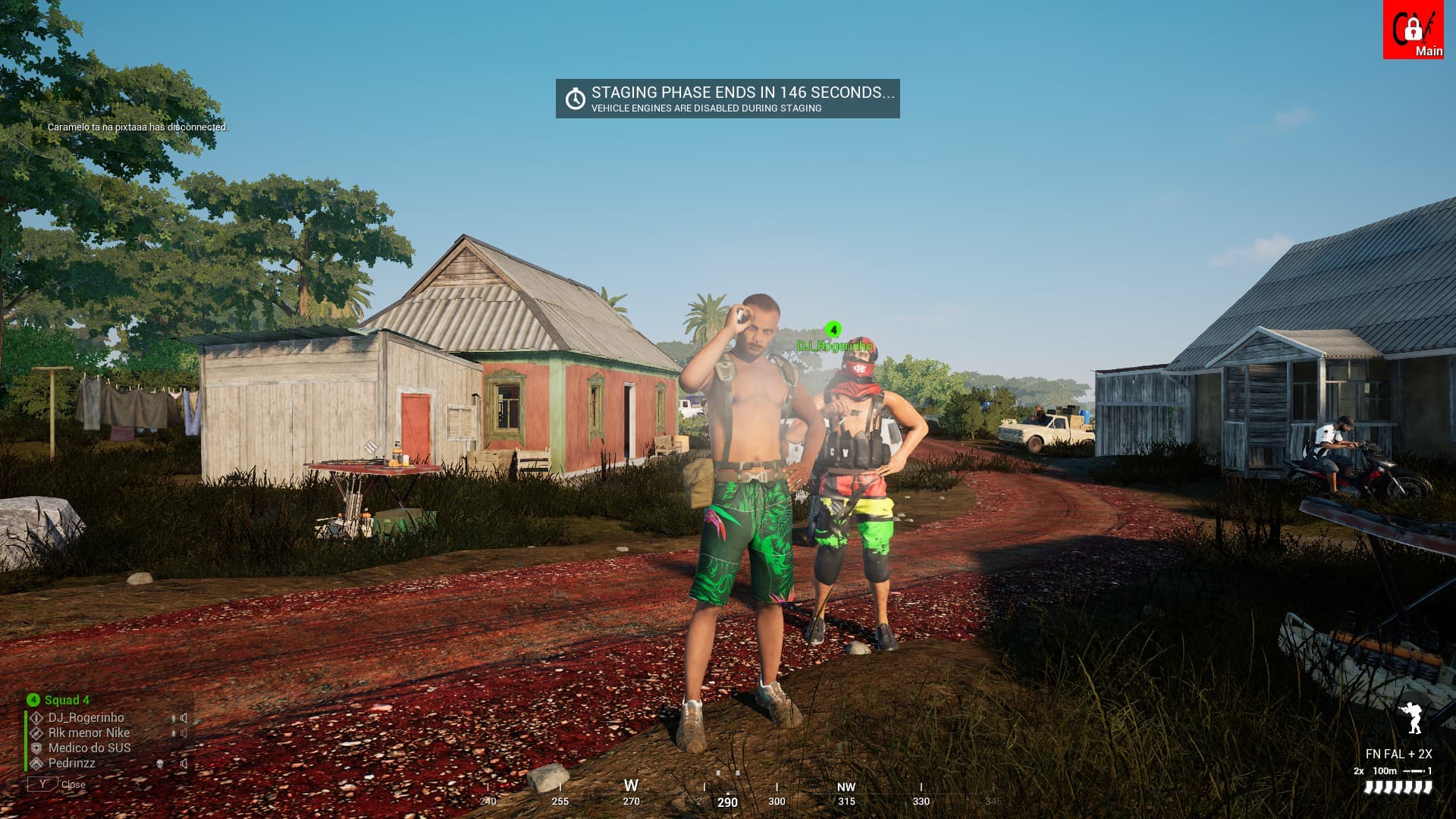Click the squad leader icon beside DJ_Rogerinho
The height and width of the screenshot is (819, 1456).
coord(36,717)
